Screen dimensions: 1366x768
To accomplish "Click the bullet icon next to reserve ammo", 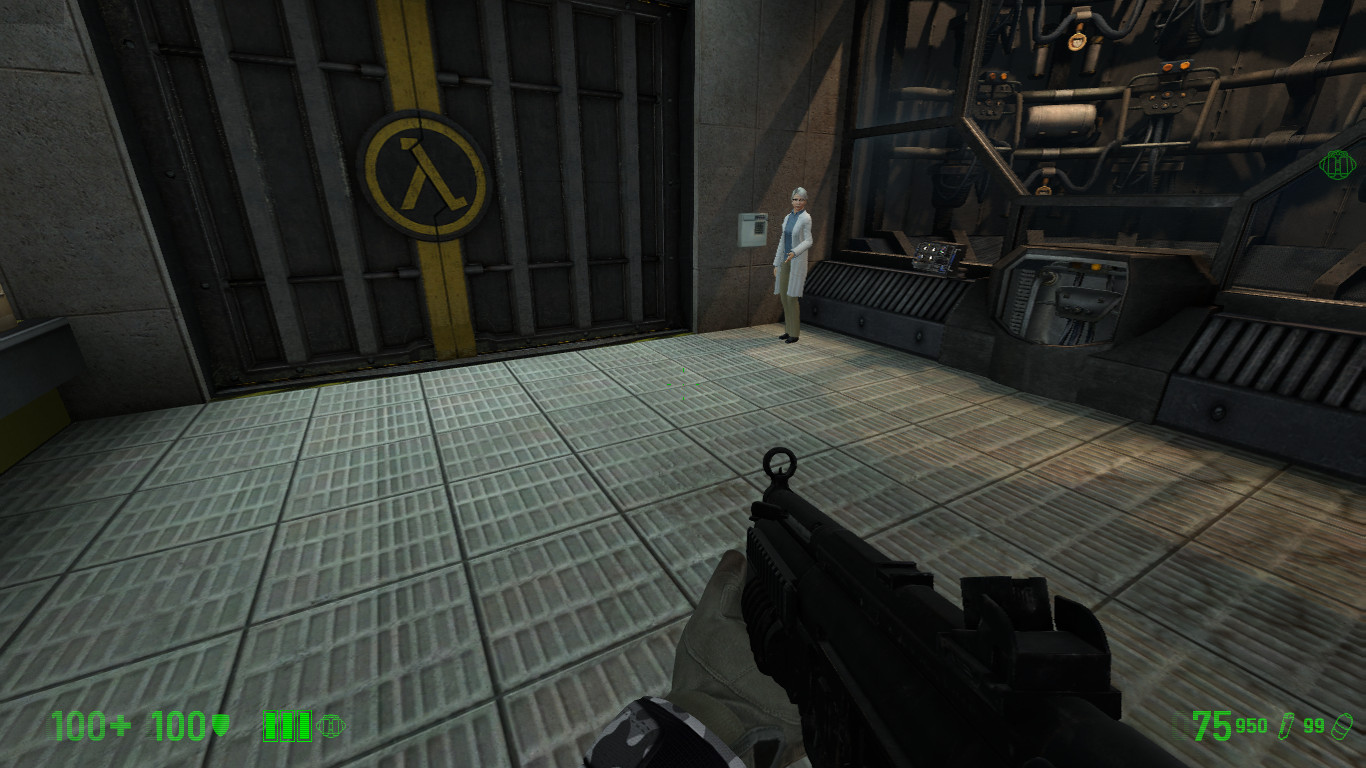I will click(1287, 727).
